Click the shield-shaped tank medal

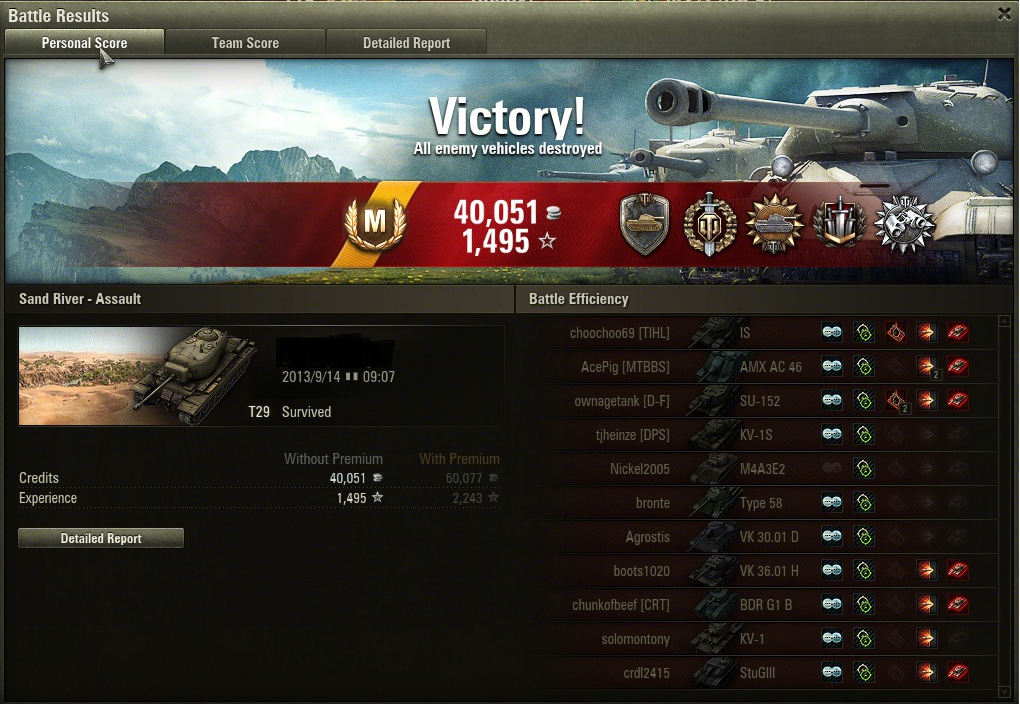tap(644, 224)
